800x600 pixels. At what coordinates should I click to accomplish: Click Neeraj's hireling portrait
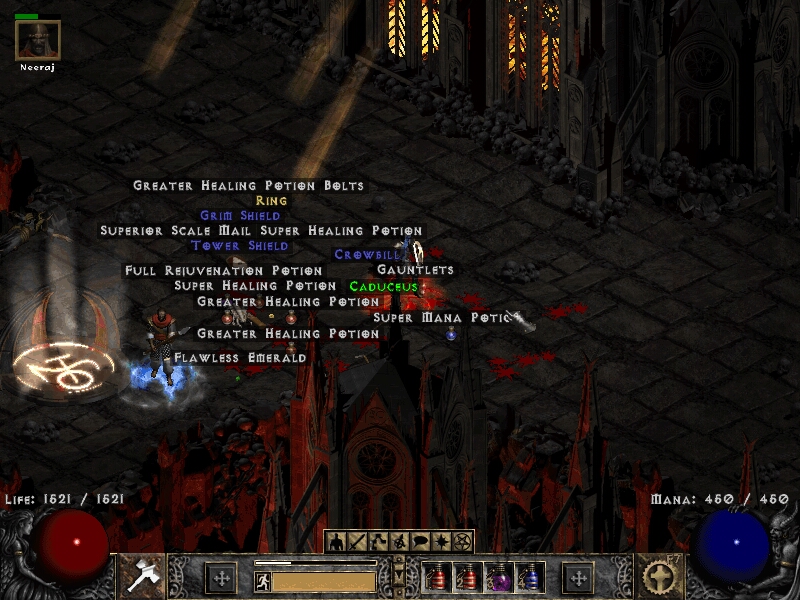tap(38, 41)
